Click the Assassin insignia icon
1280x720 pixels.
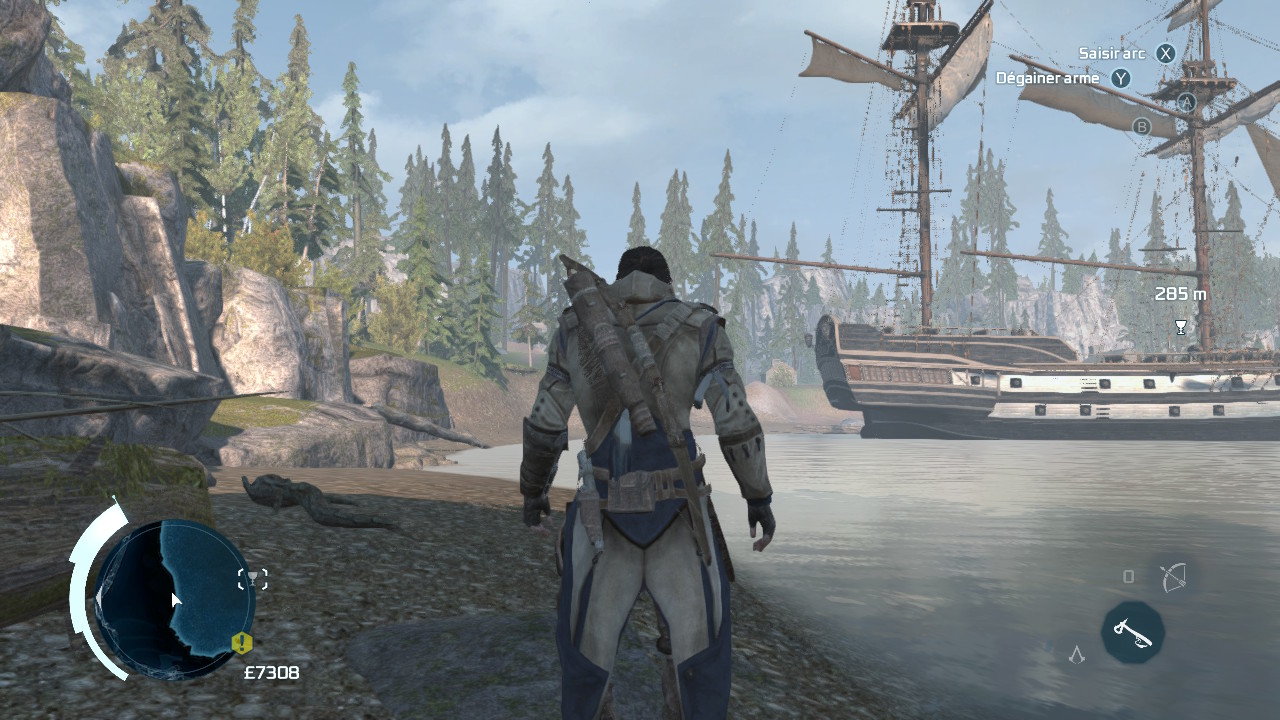1076,655
